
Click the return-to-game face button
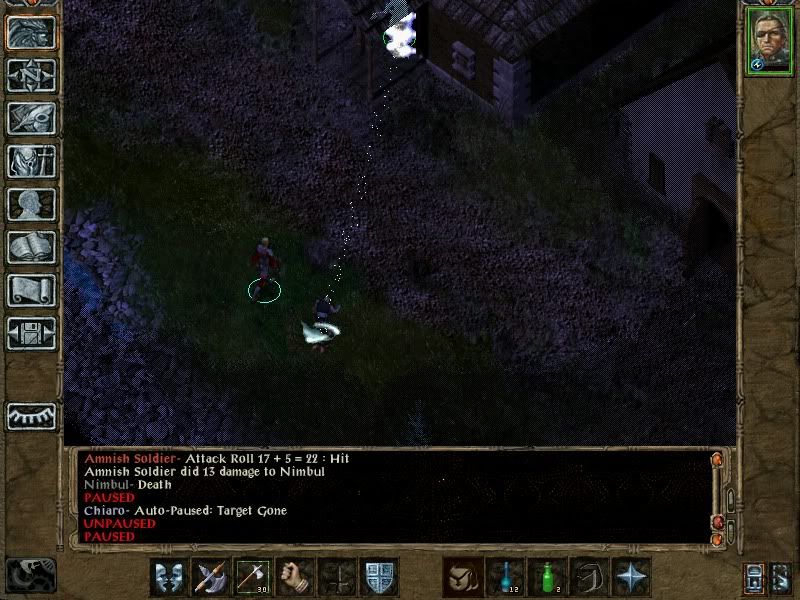point(31,32)
